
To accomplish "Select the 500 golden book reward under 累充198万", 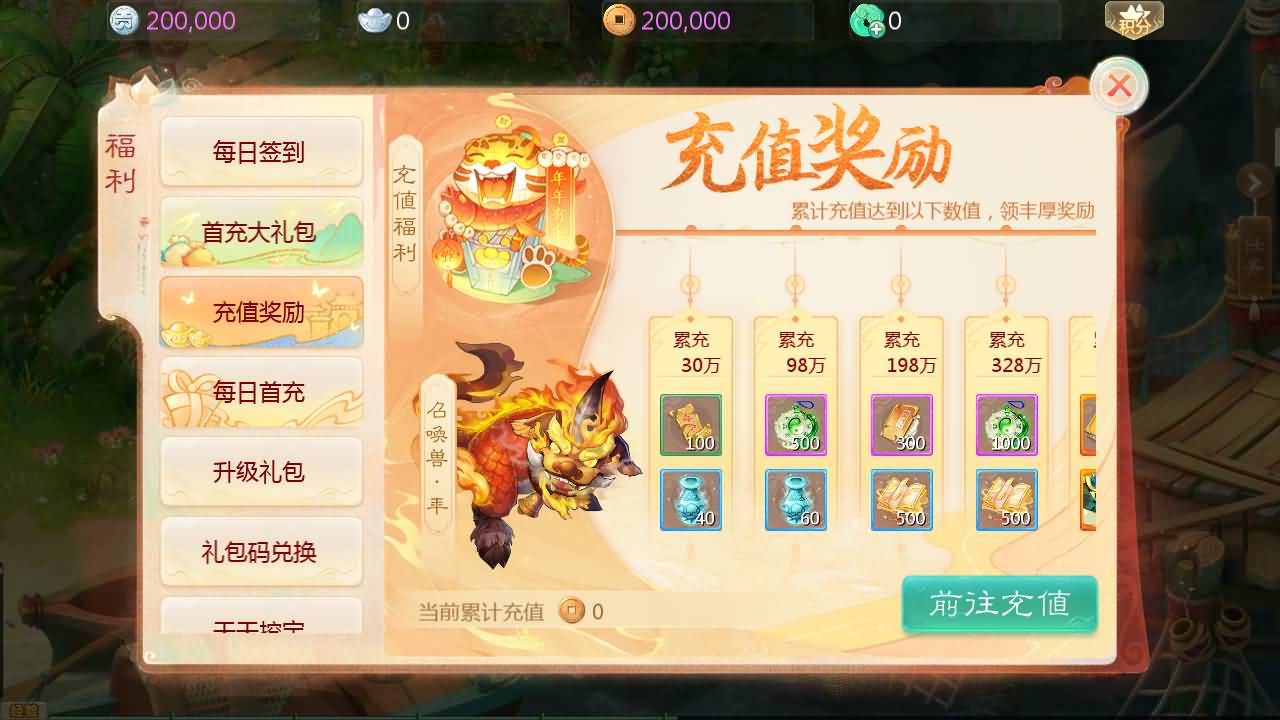I will (x=902, y=501).
